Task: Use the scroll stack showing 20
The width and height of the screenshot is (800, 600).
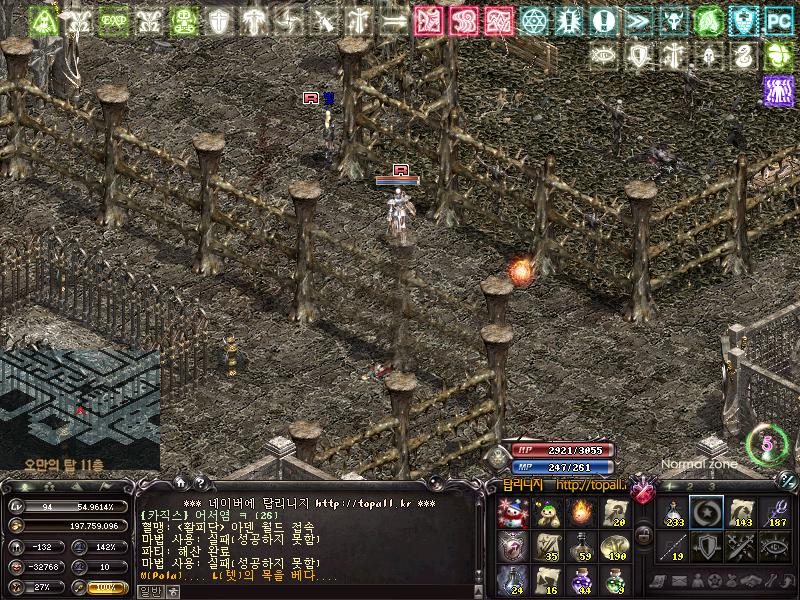Action: pos(615,513)
